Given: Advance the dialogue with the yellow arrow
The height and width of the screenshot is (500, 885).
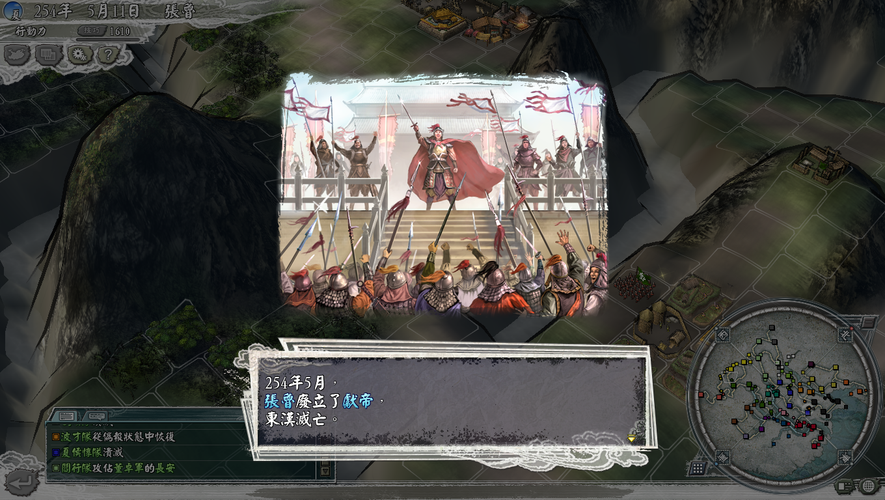Looking at the screenshot, I should [x=631, y=437].
